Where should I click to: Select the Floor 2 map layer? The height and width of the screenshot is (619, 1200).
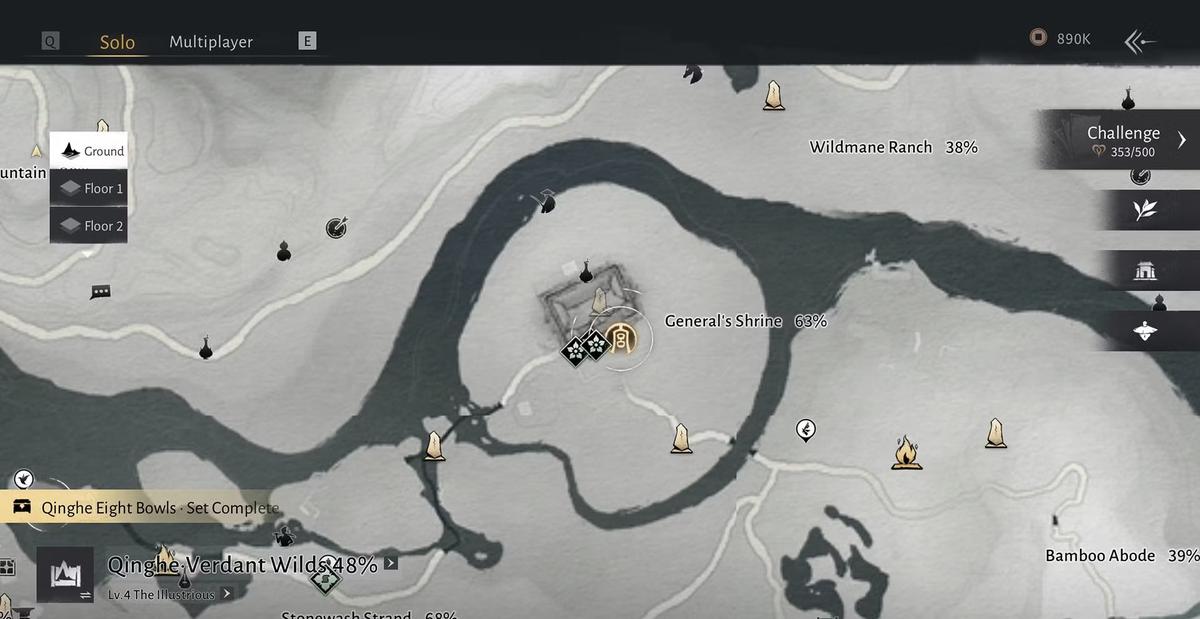coord(89,226)
